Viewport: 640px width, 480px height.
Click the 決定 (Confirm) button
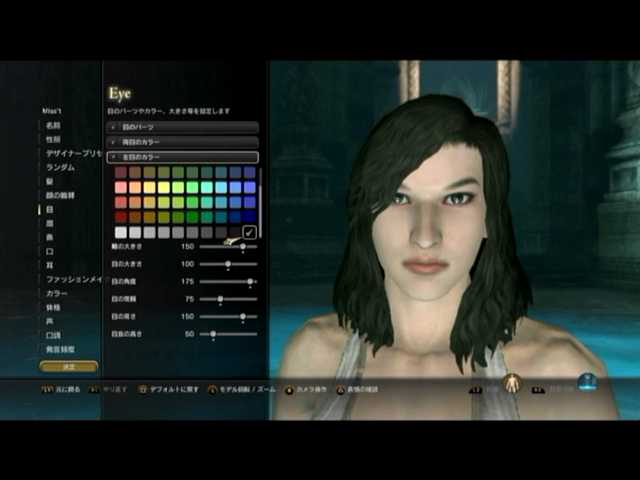69,367
